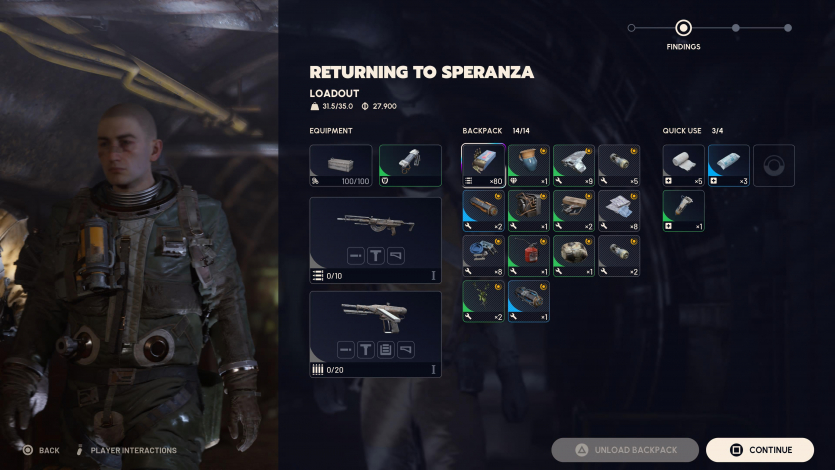Choose the blue-rarity quick use item x3

[728, 165]
